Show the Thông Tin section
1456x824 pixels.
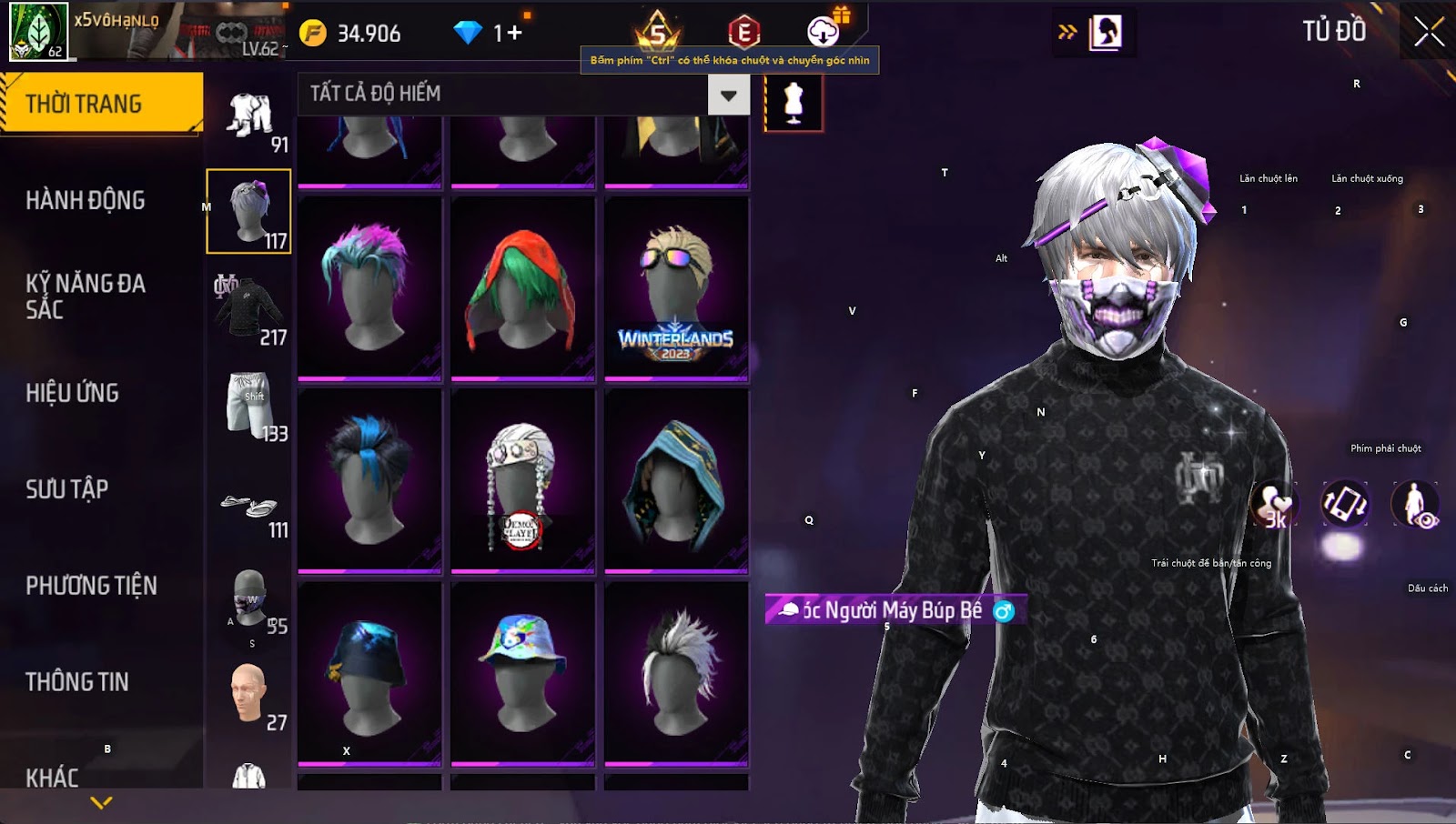(x=77, y=682)
